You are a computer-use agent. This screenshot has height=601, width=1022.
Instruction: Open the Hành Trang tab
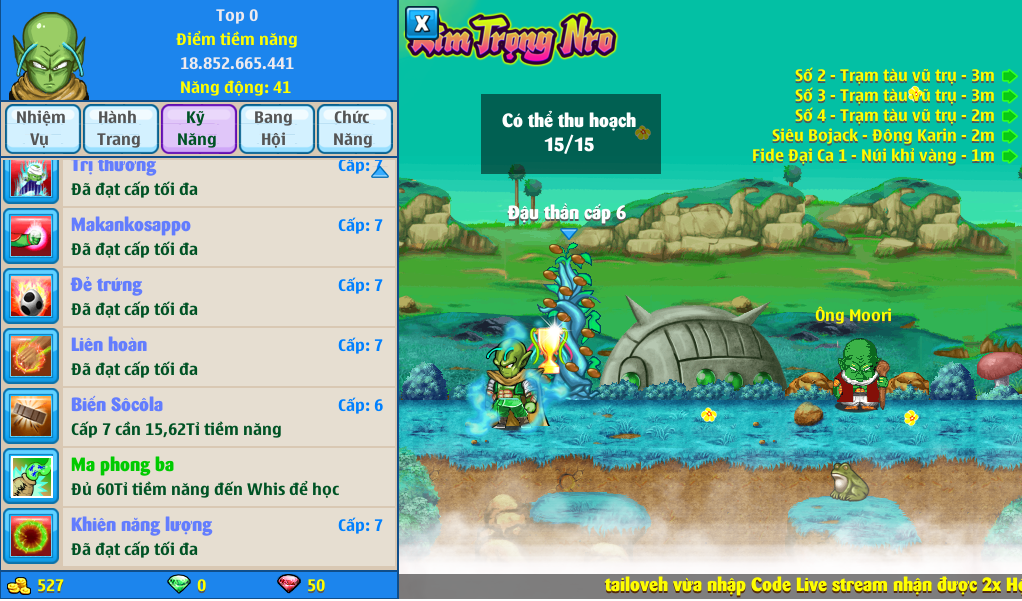[x=120, y=129]
